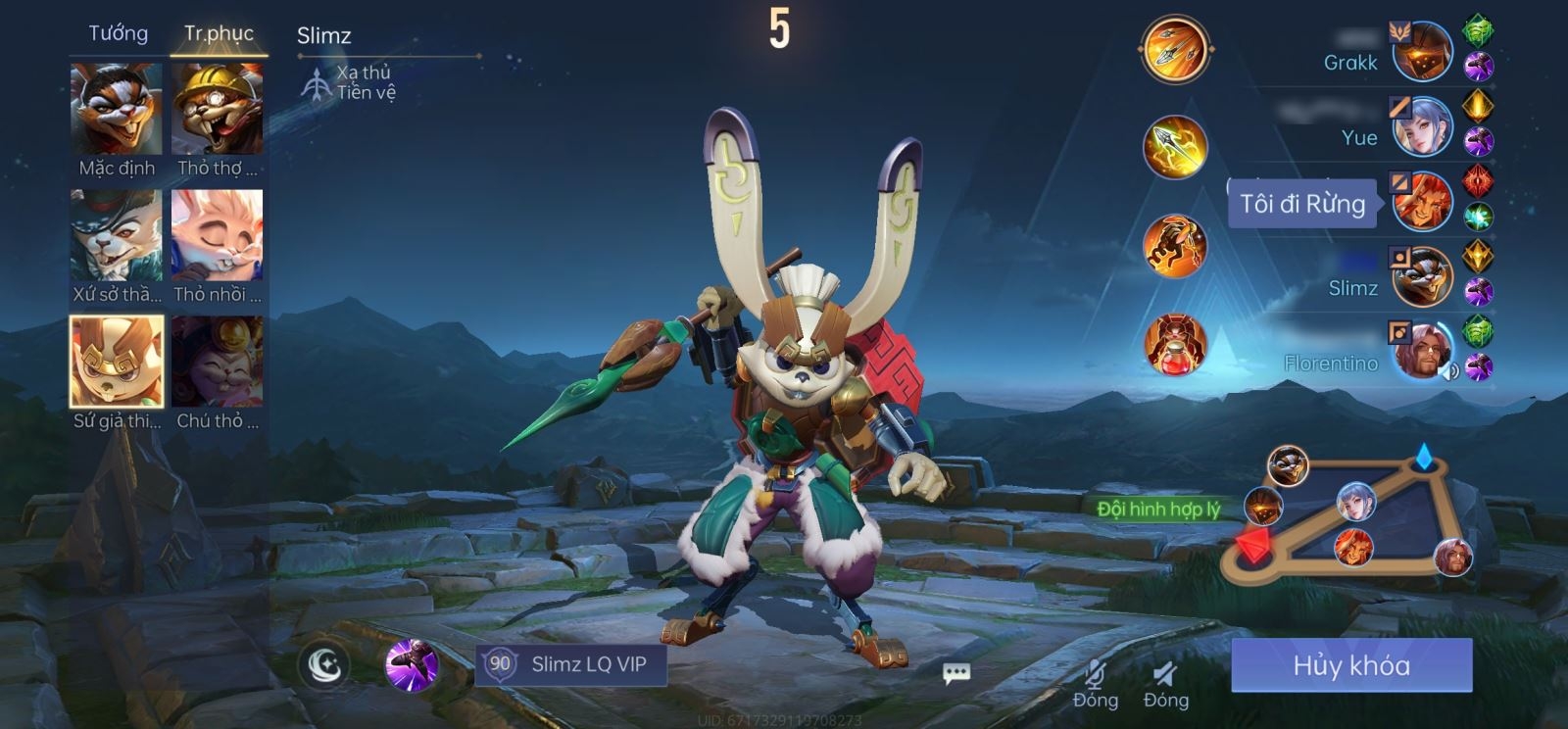
Task: Change the purple summoner spell icon
Action: pyautogui.click(x=411, y=665)
